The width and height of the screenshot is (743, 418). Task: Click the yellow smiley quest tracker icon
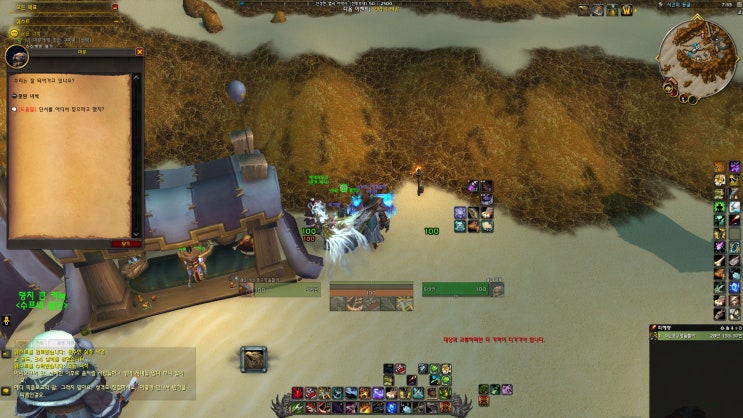click(x=15, y=32)
